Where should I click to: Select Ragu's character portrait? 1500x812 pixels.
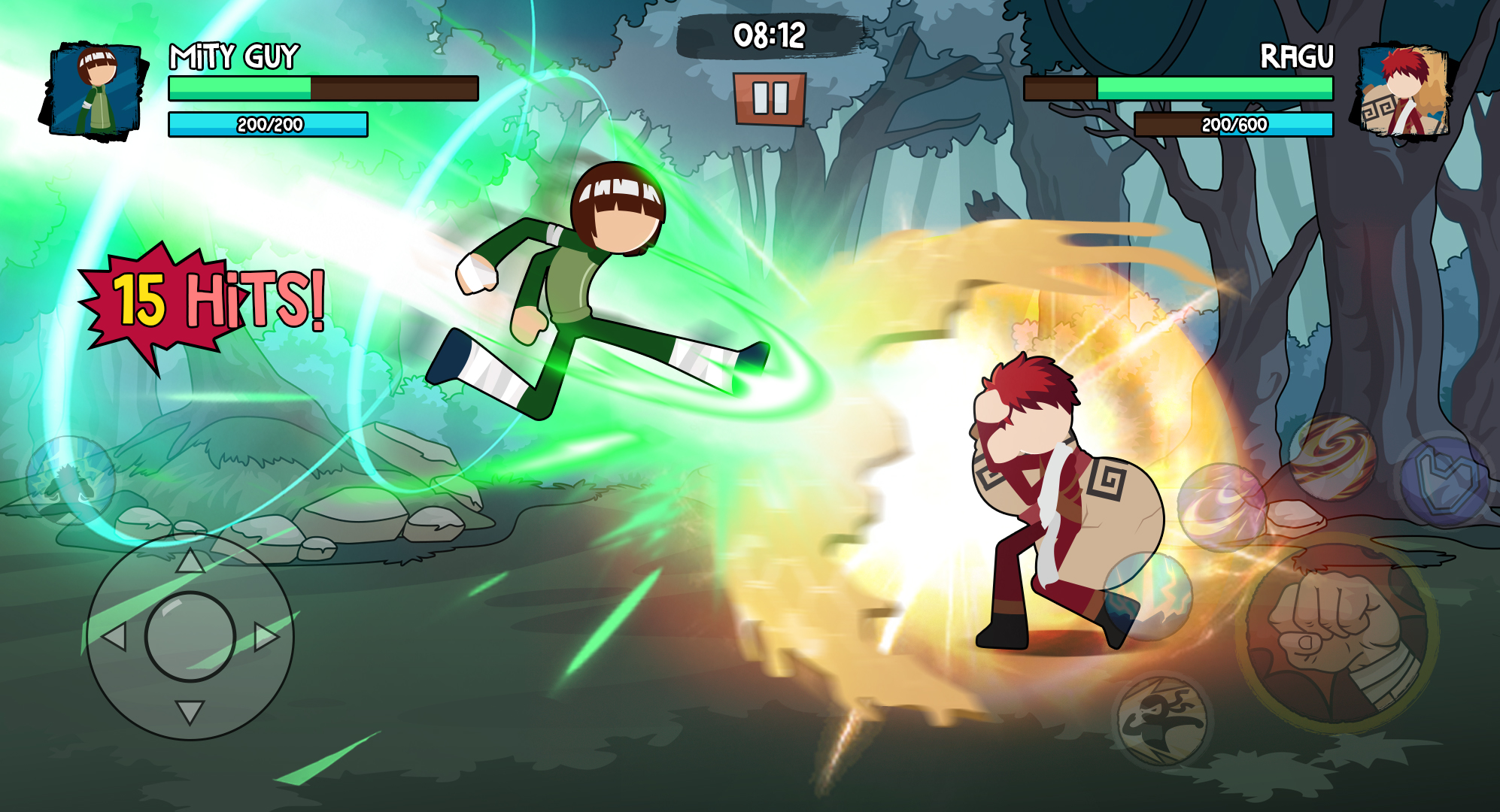tap(1402, 92)
